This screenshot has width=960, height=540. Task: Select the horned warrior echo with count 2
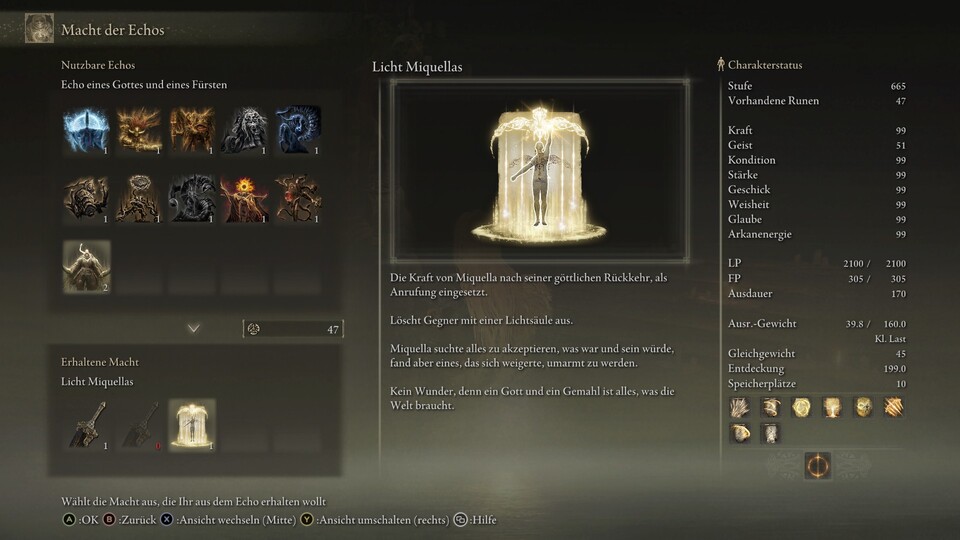(x=86, y=266)
